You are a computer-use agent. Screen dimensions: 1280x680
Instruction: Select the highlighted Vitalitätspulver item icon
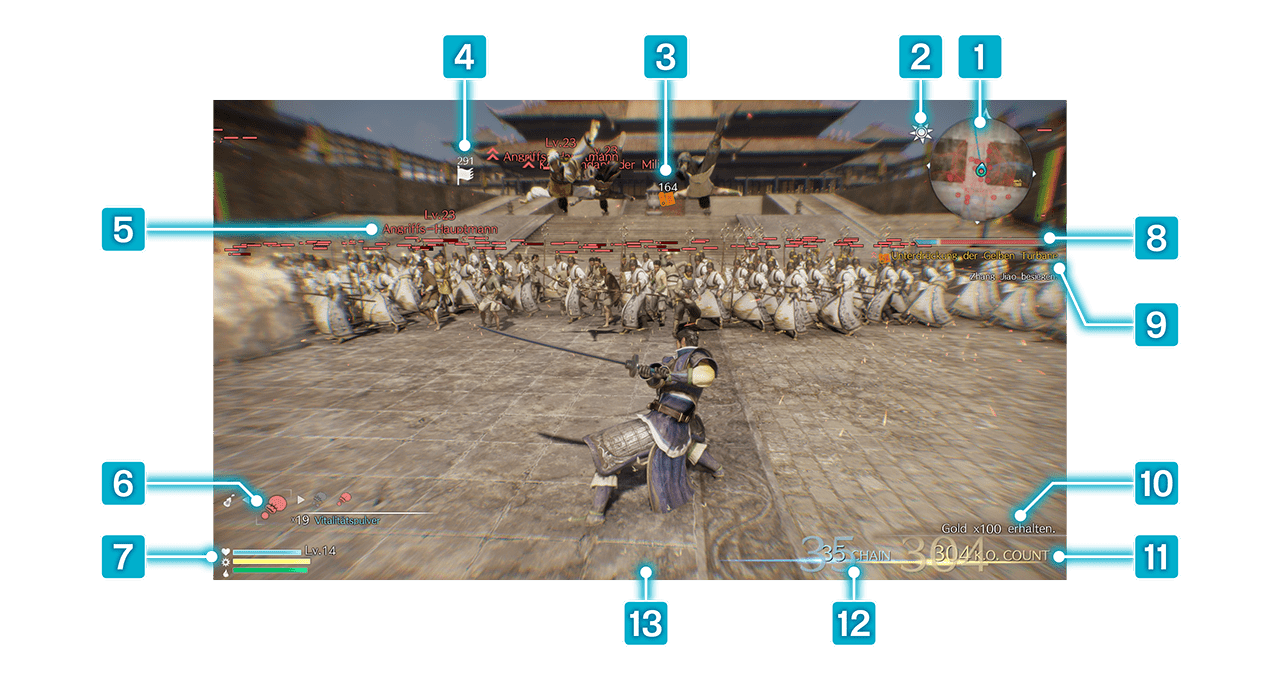tap(273, 500)
